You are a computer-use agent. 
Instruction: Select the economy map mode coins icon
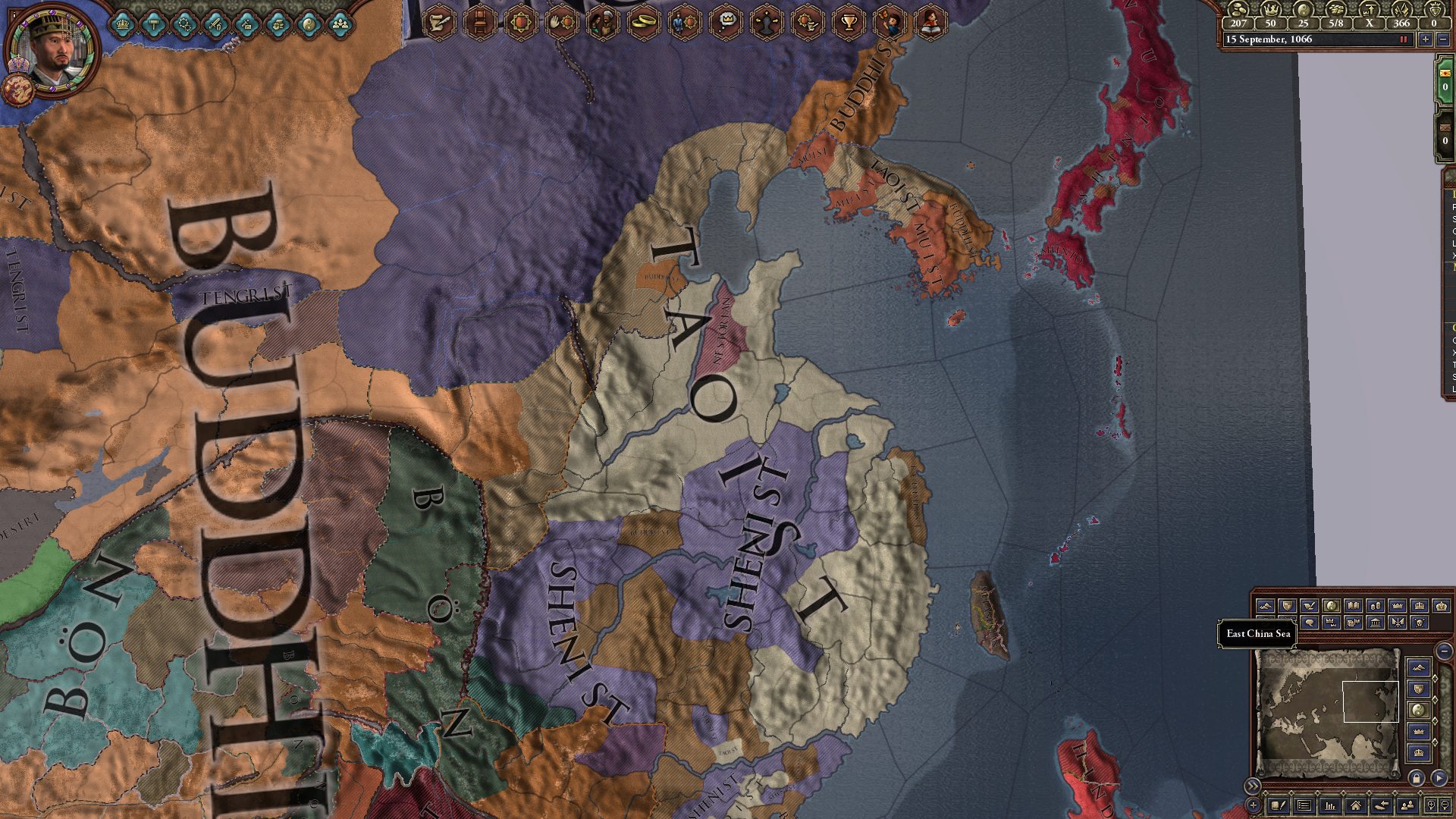(1376, 606)
